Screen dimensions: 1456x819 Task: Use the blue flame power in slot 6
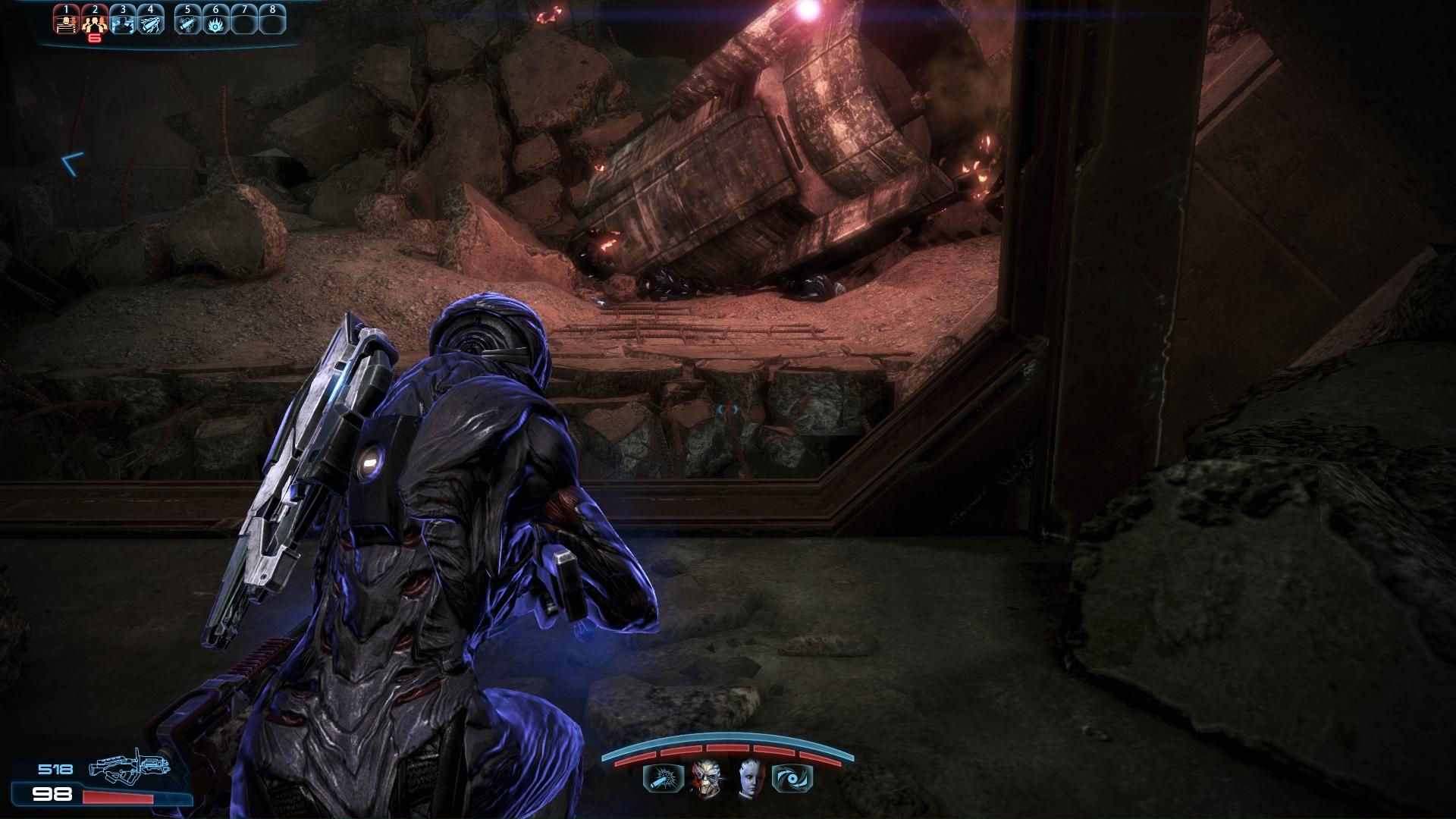point(215,23)
